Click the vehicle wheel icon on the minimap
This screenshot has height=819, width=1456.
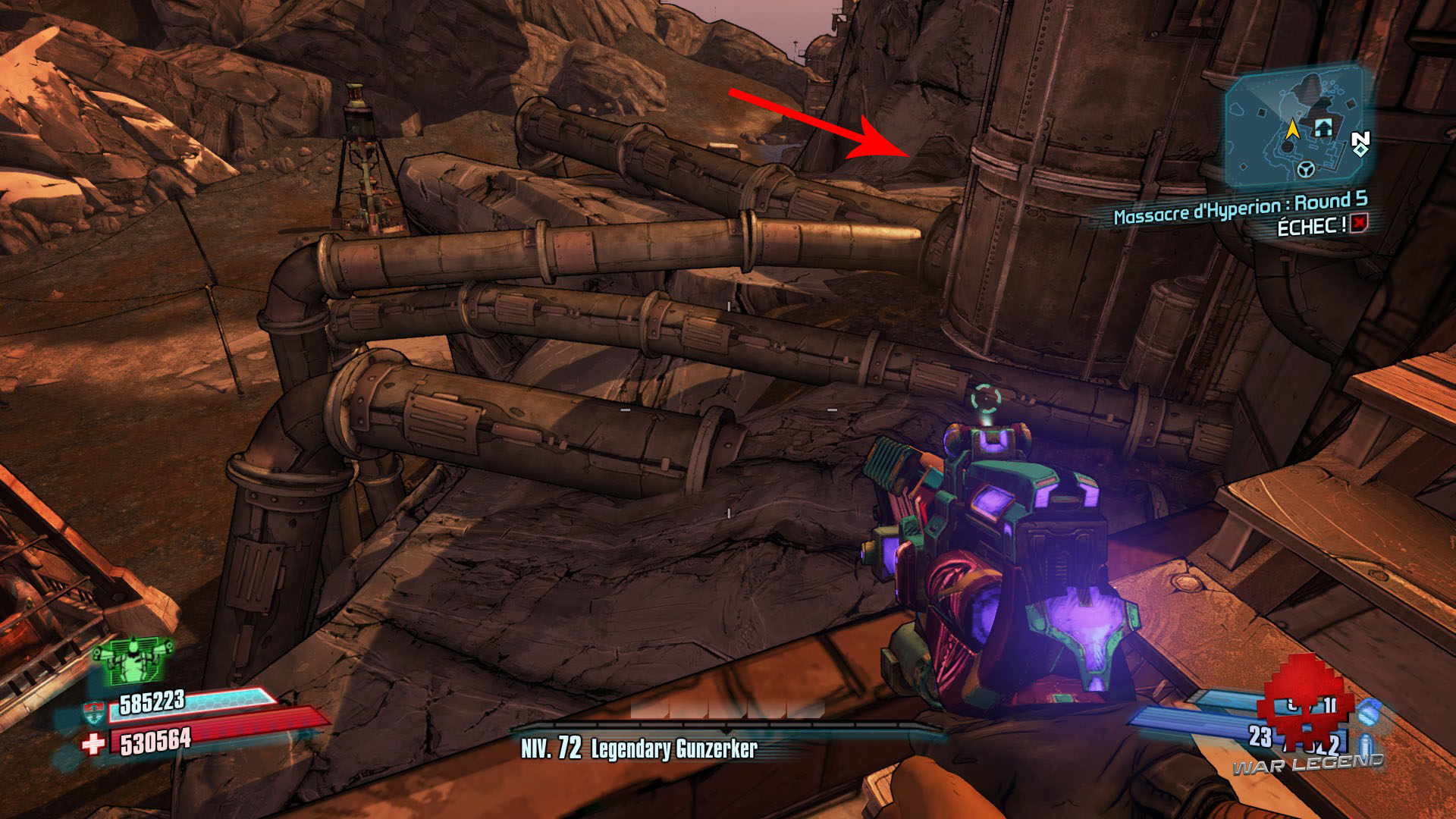[x=1306, y=168]
